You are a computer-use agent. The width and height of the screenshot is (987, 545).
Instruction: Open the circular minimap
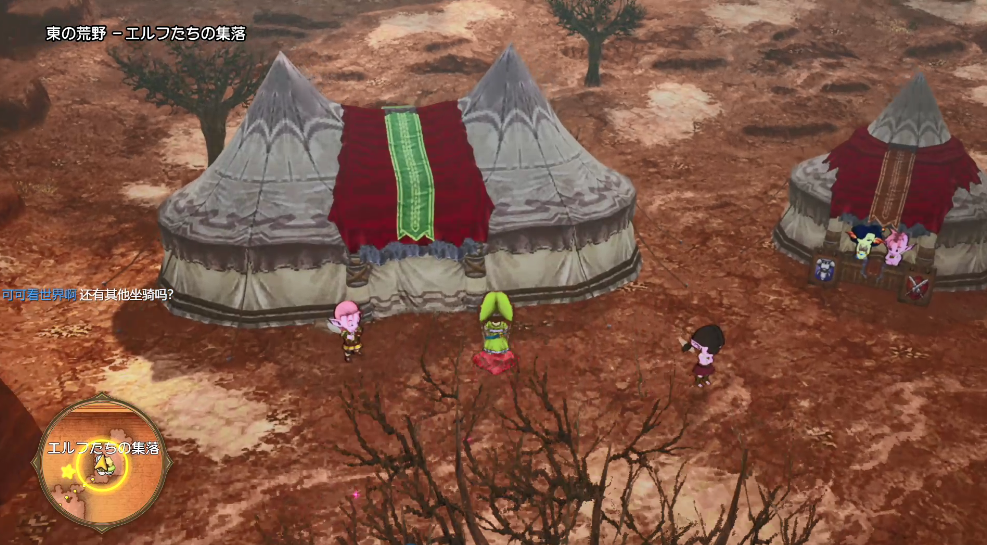click(x=101, y=464)
